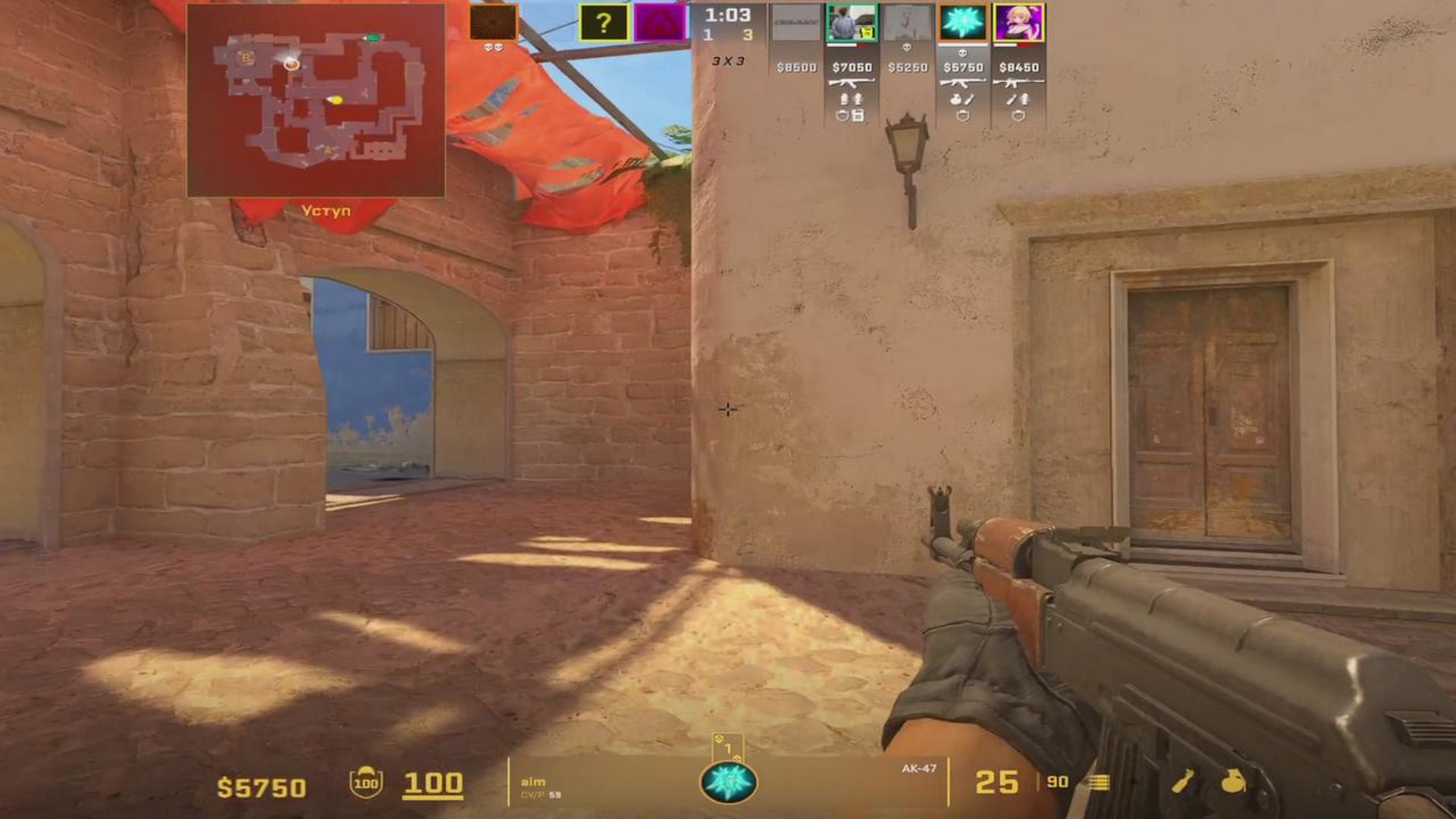Select the cyan crystal avatar in scoreboard

[963, 23]
